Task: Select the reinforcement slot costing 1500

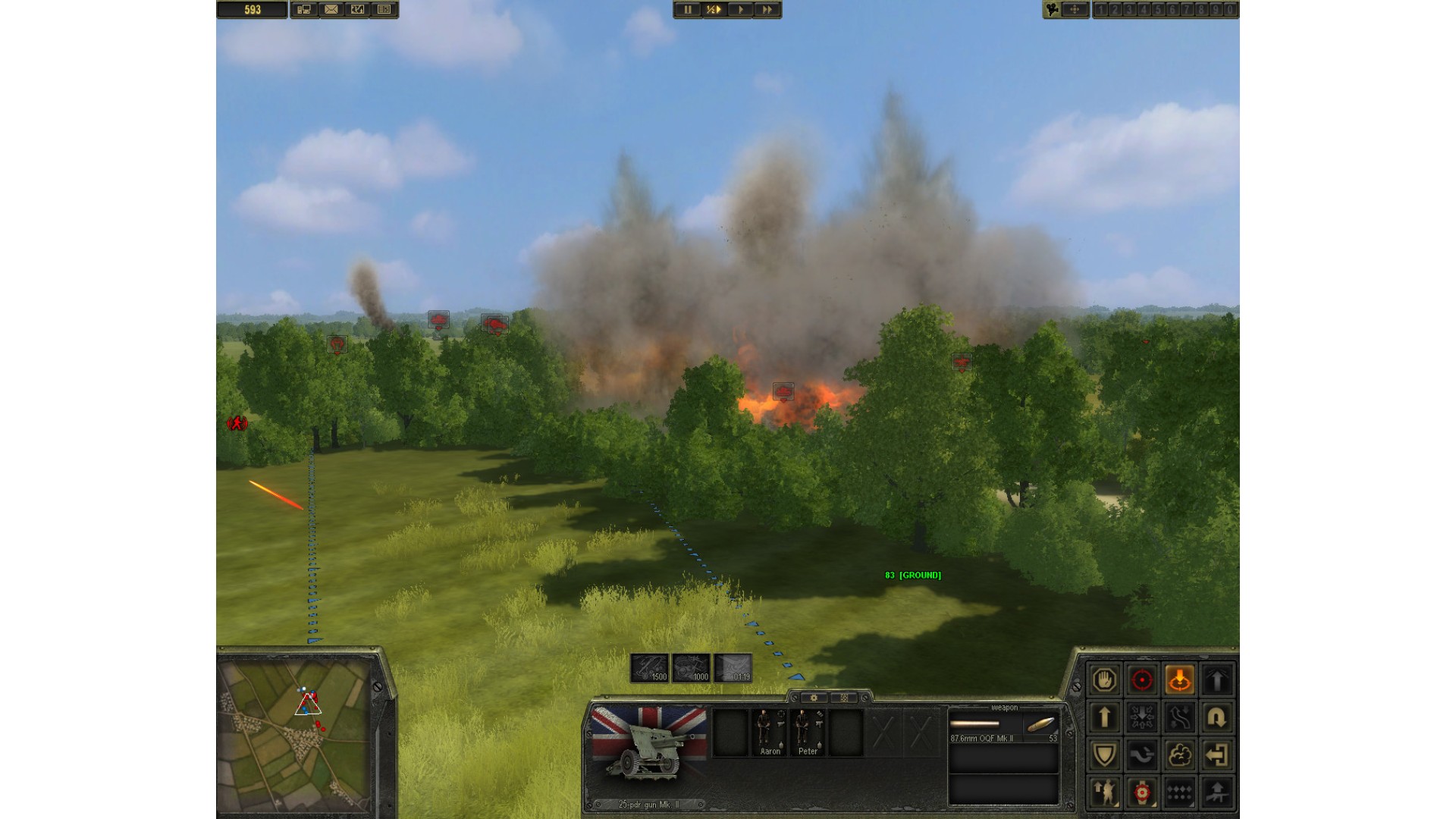Action: 650,668
